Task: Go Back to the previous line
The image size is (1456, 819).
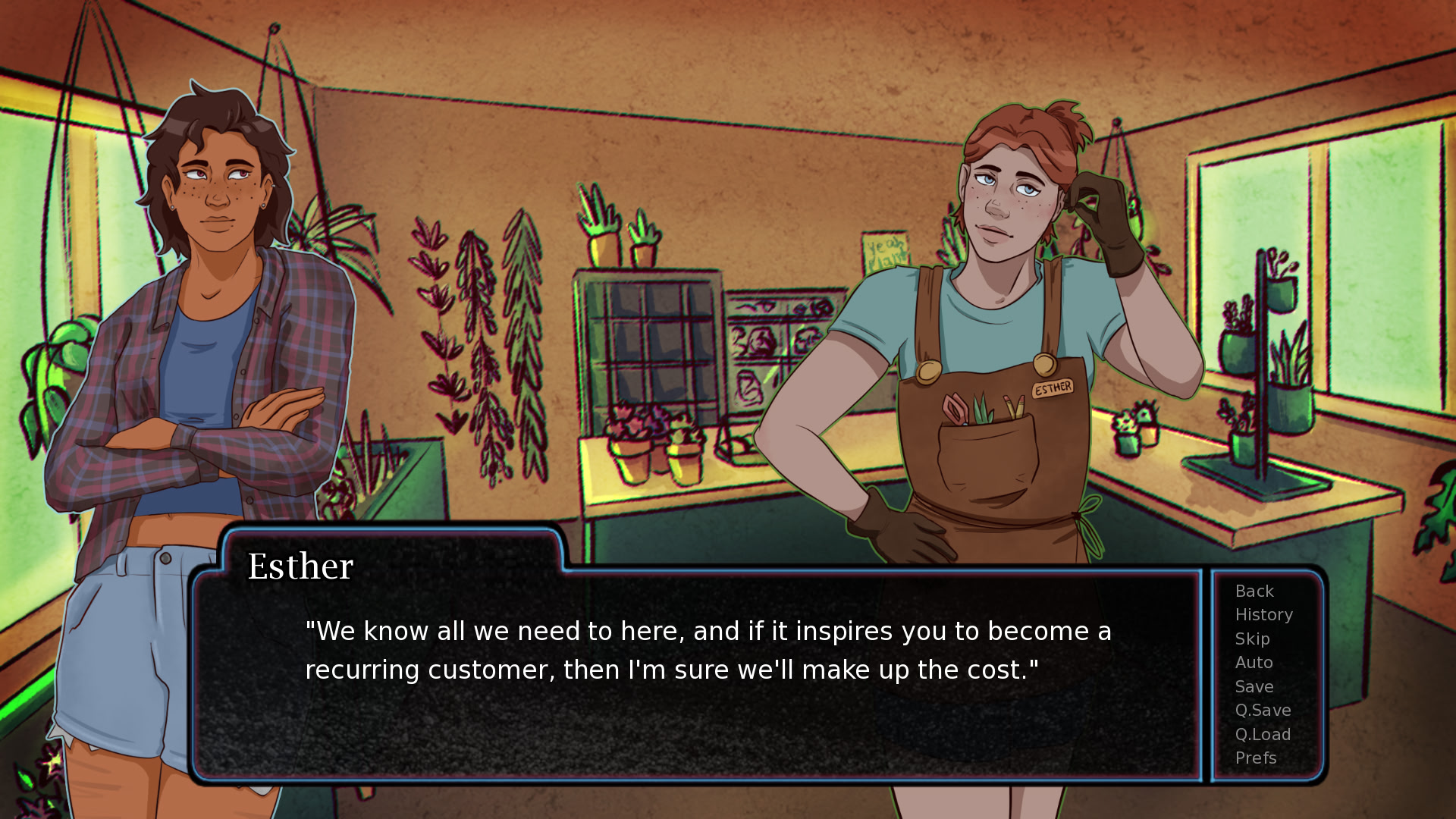Action: 1254,591
